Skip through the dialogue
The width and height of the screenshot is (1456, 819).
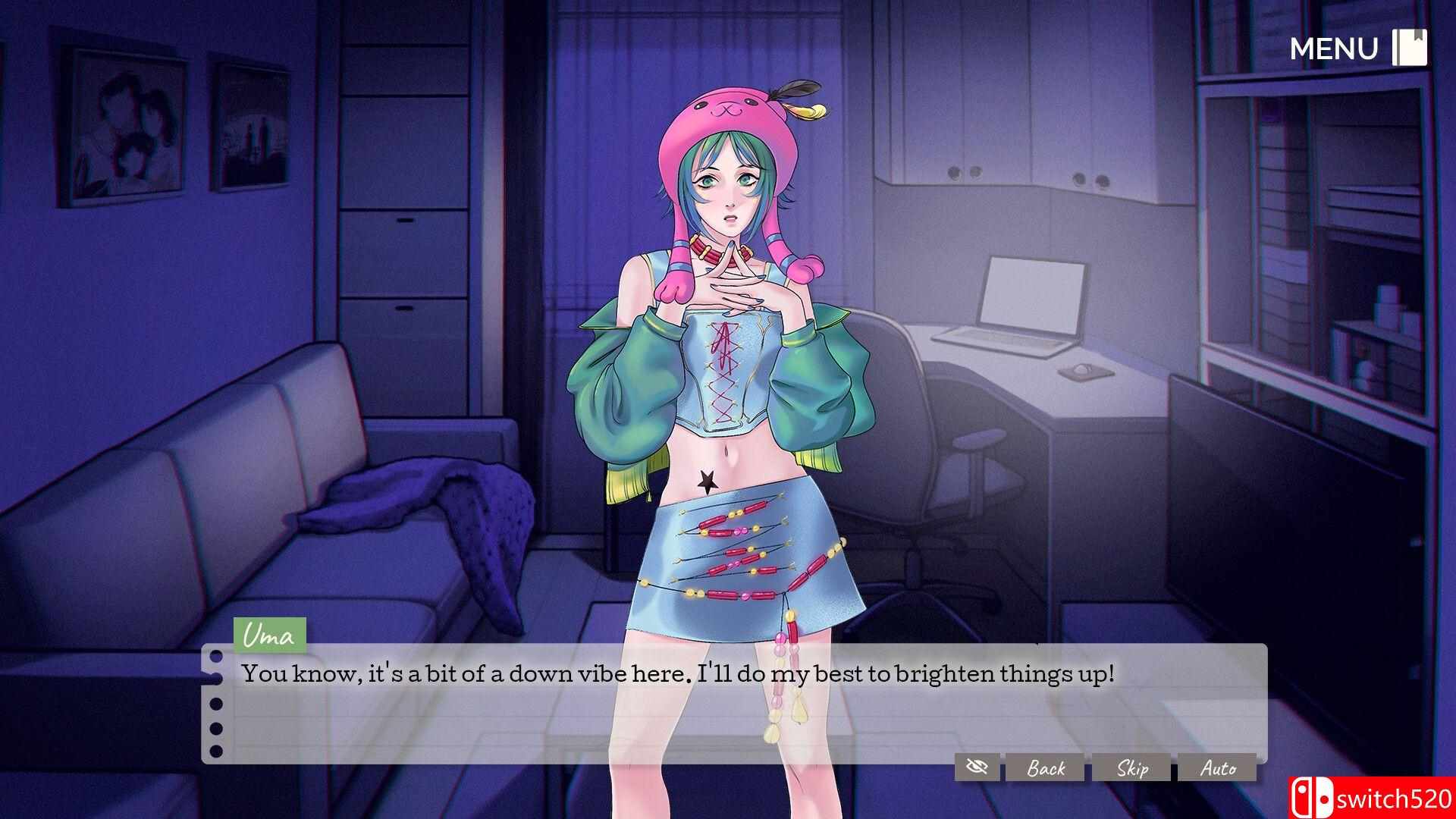pyautogui.click(x=1132, y=768)
